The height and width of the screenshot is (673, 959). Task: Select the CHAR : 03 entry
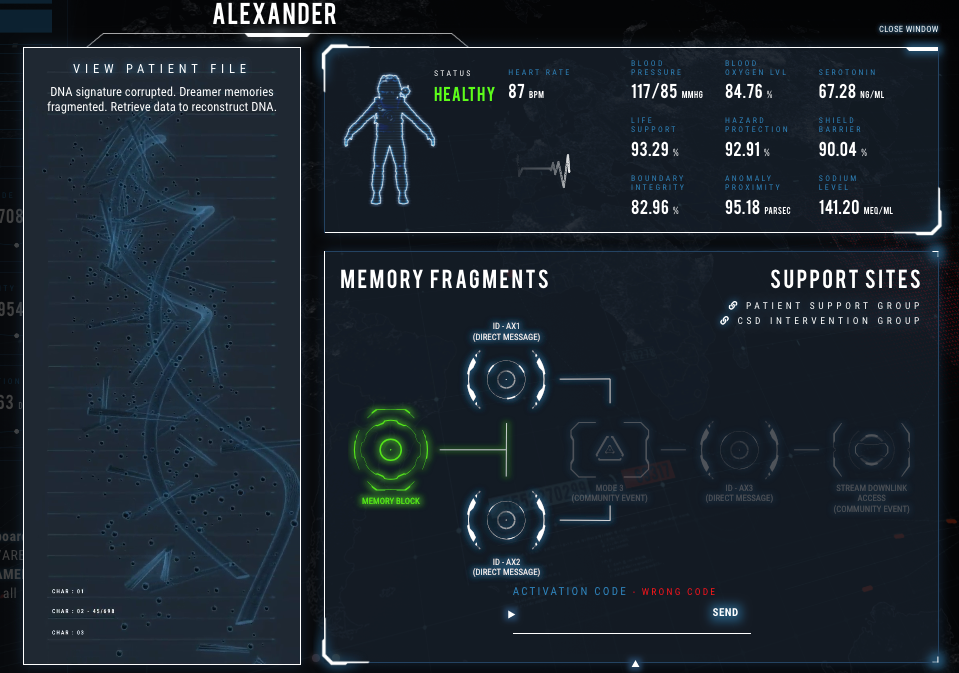[69, 632]
